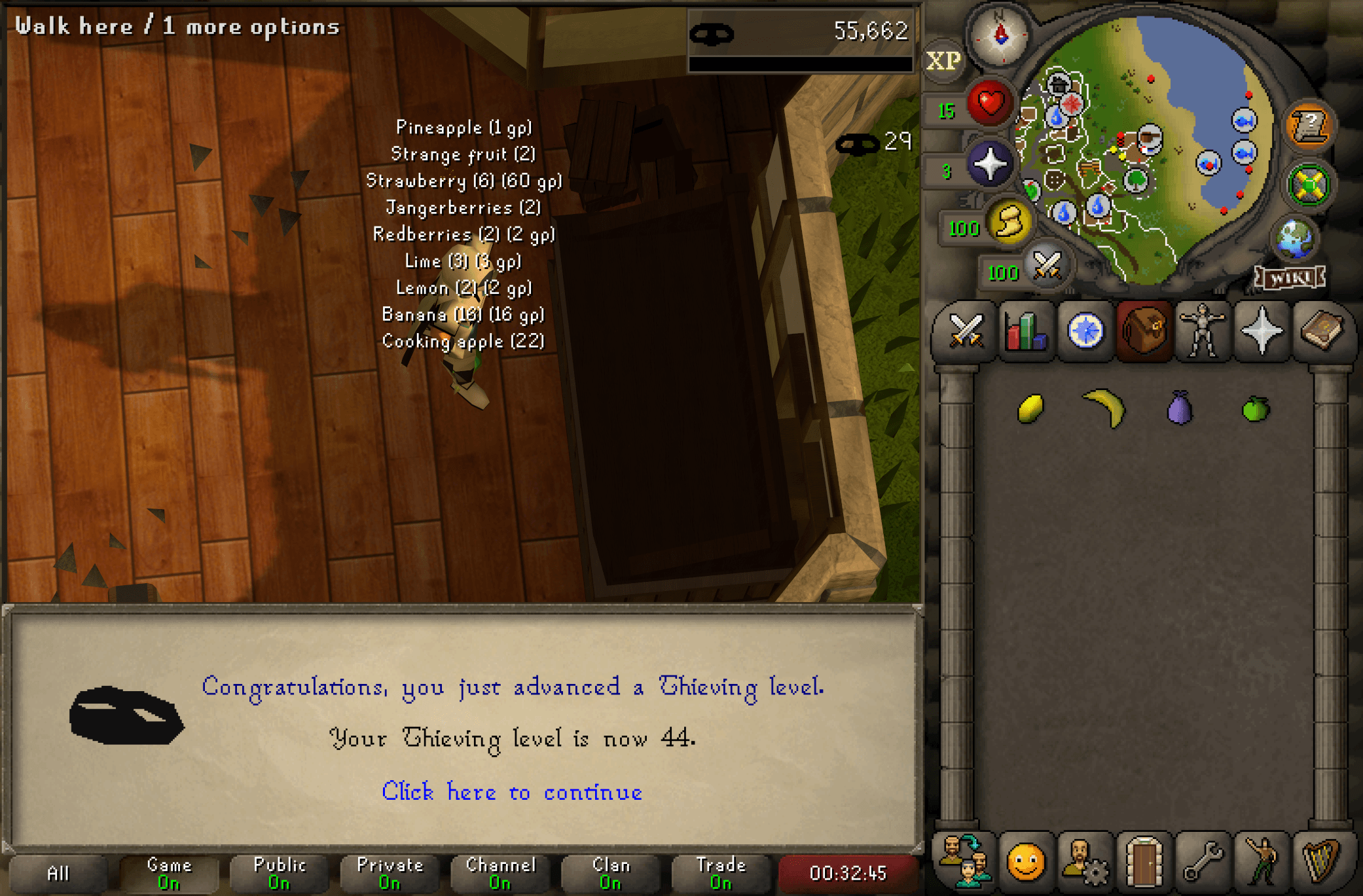Open the Emotes tab smiley icon
The width and height of the screenshot is (1363, 896).
tap(1027, 861)
